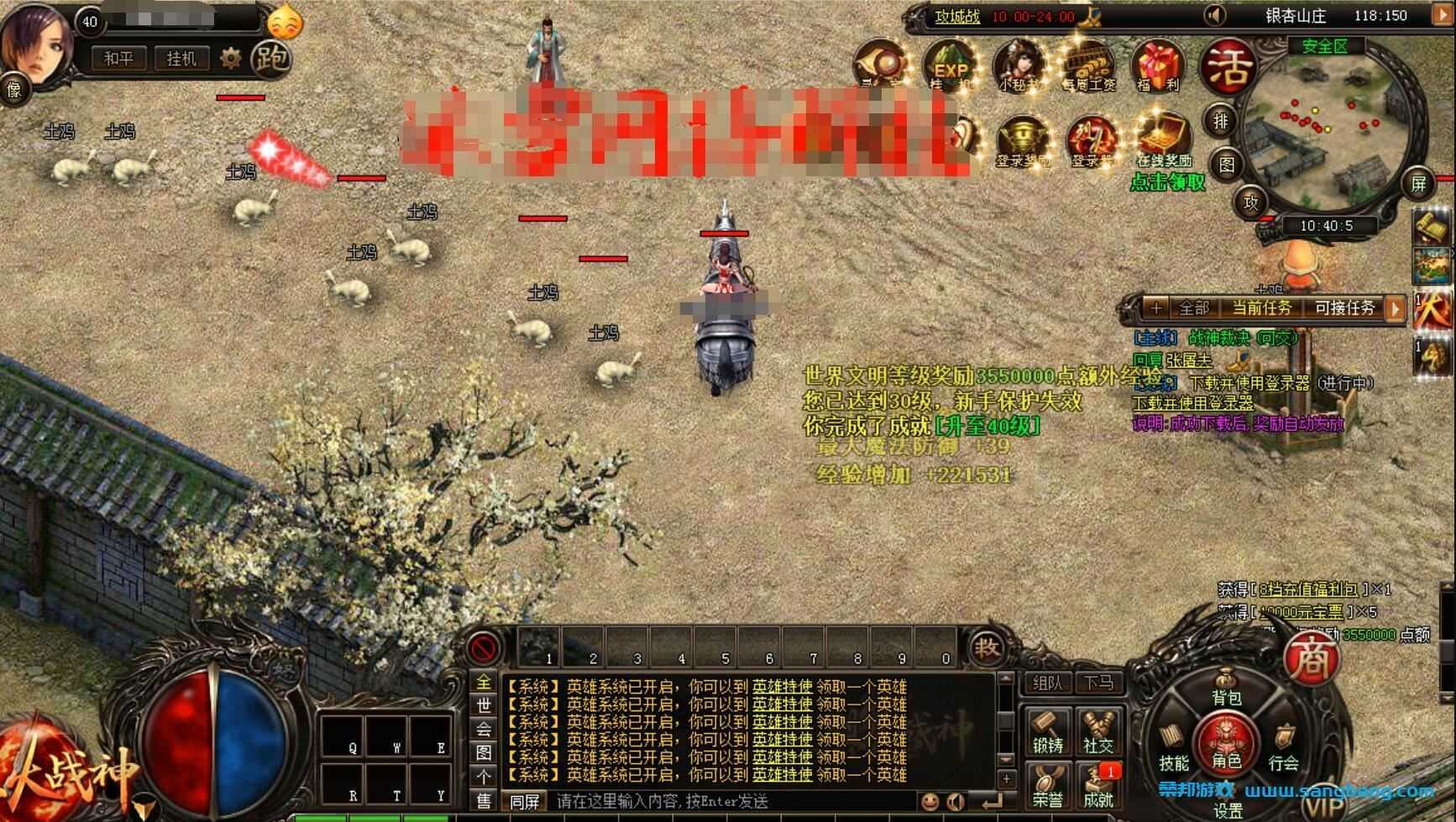Open the 技能 skills panel
This screenshot has height=822, width=1456.
(x=1173, y=750)
